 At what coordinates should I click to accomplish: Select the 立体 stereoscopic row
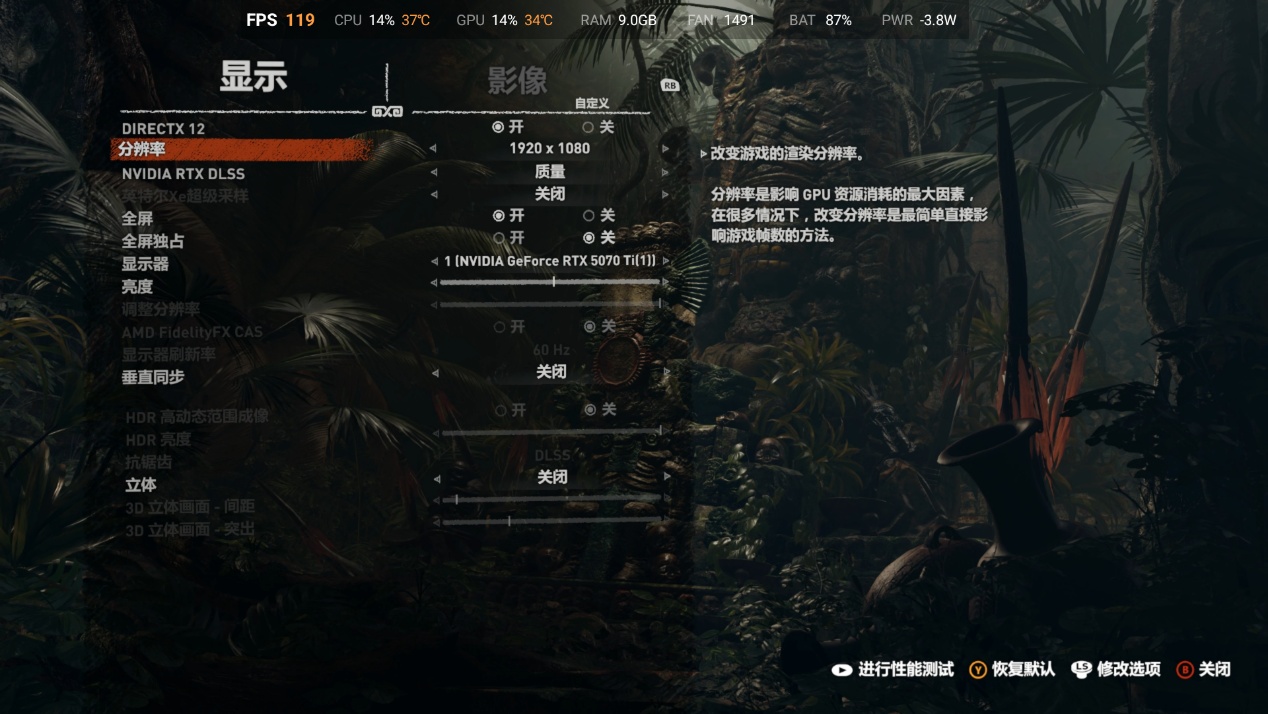pos(140,485)
